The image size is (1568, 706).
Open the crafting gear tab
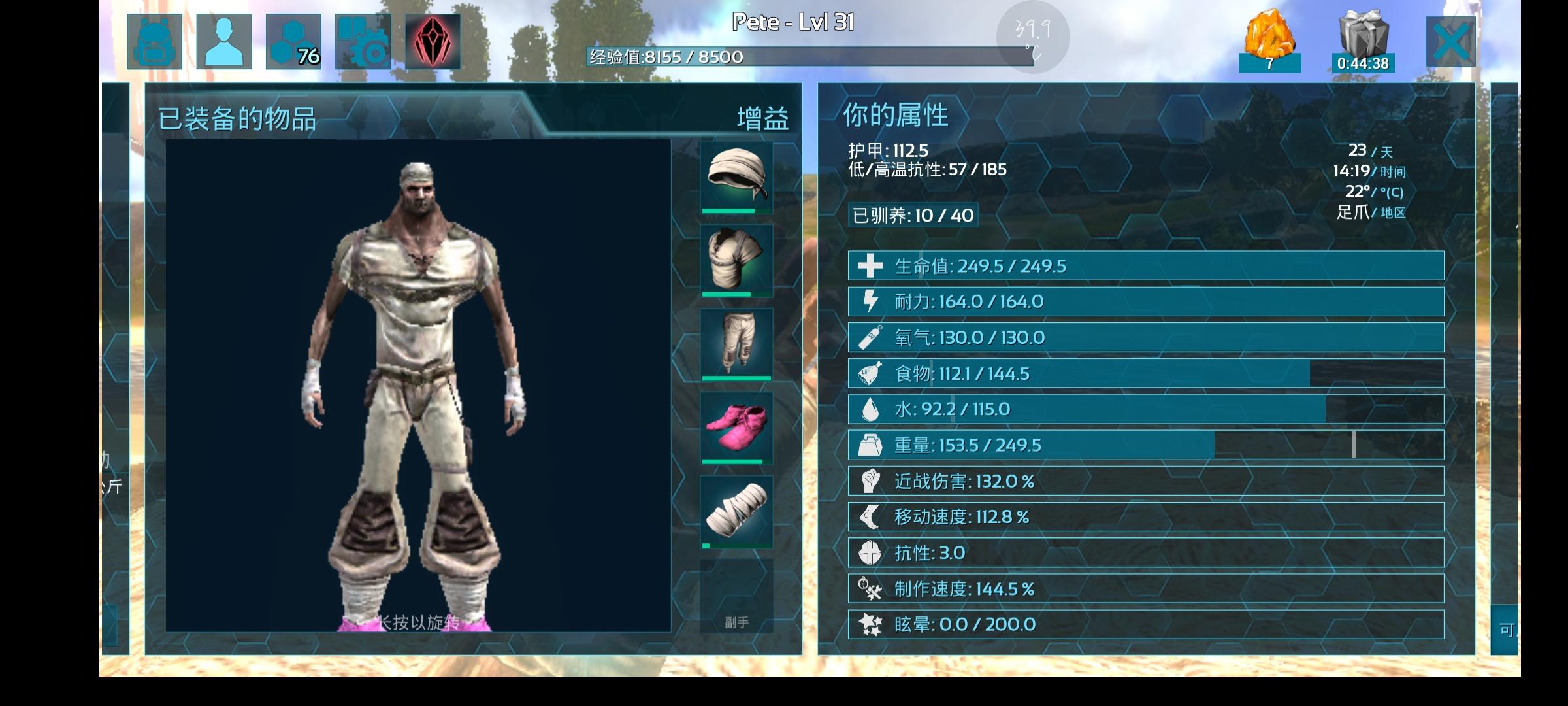tap(363, 42)
